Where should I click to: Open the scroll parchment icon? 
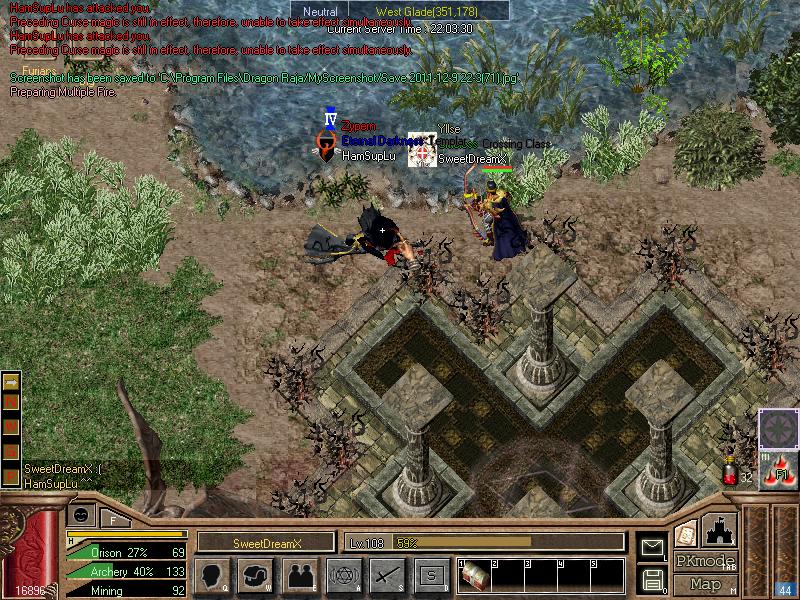tap(686, 532)
